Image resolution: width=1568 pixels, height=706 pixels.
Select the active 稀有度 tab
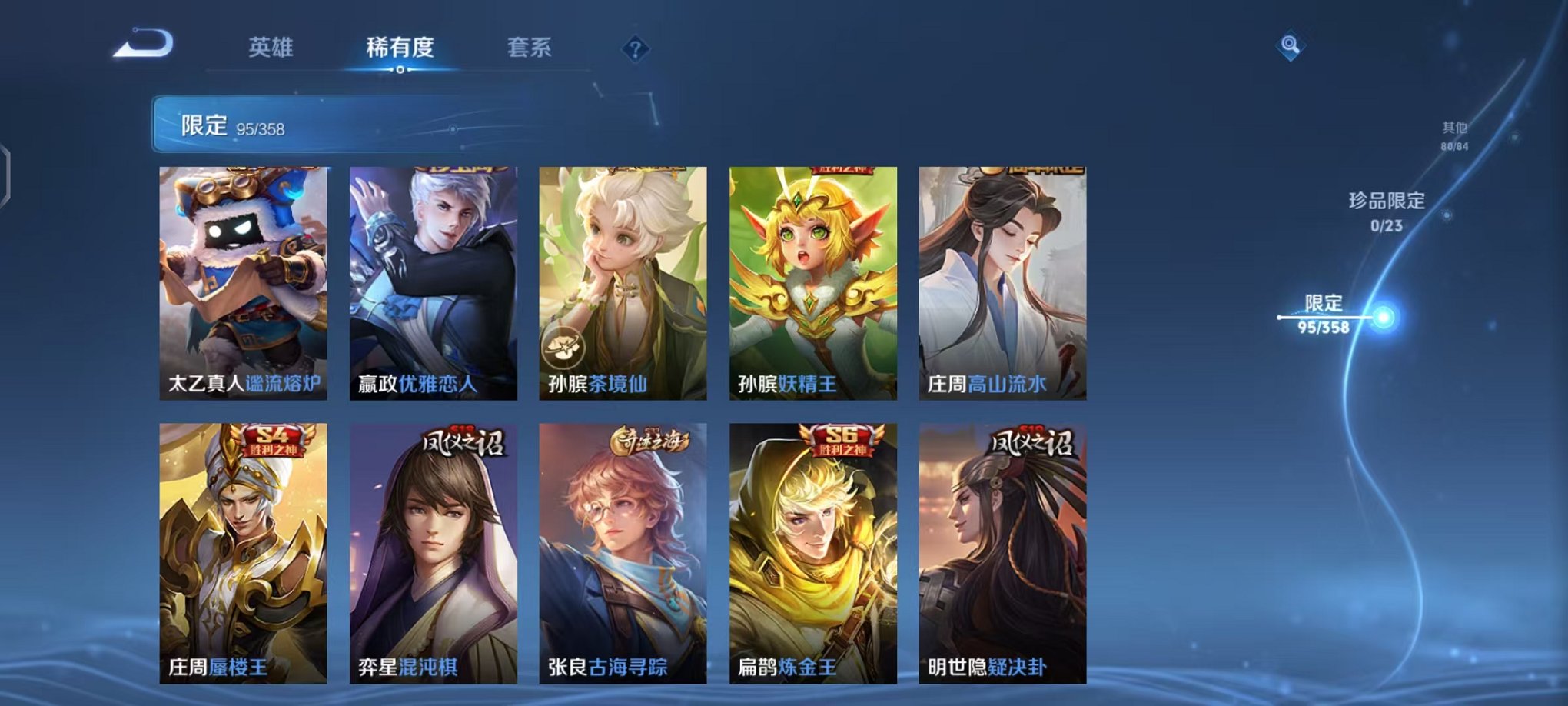click(x=400, y=48)
